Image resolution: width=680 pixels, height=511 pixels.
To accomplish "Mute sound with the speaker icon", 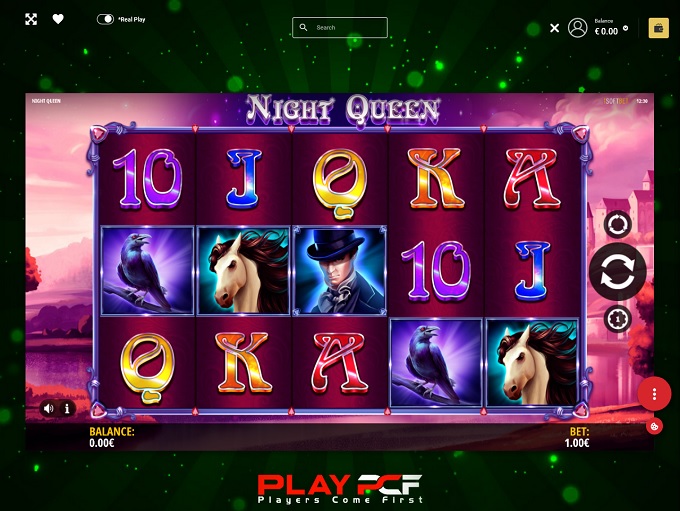I will (x=49, y=408).
